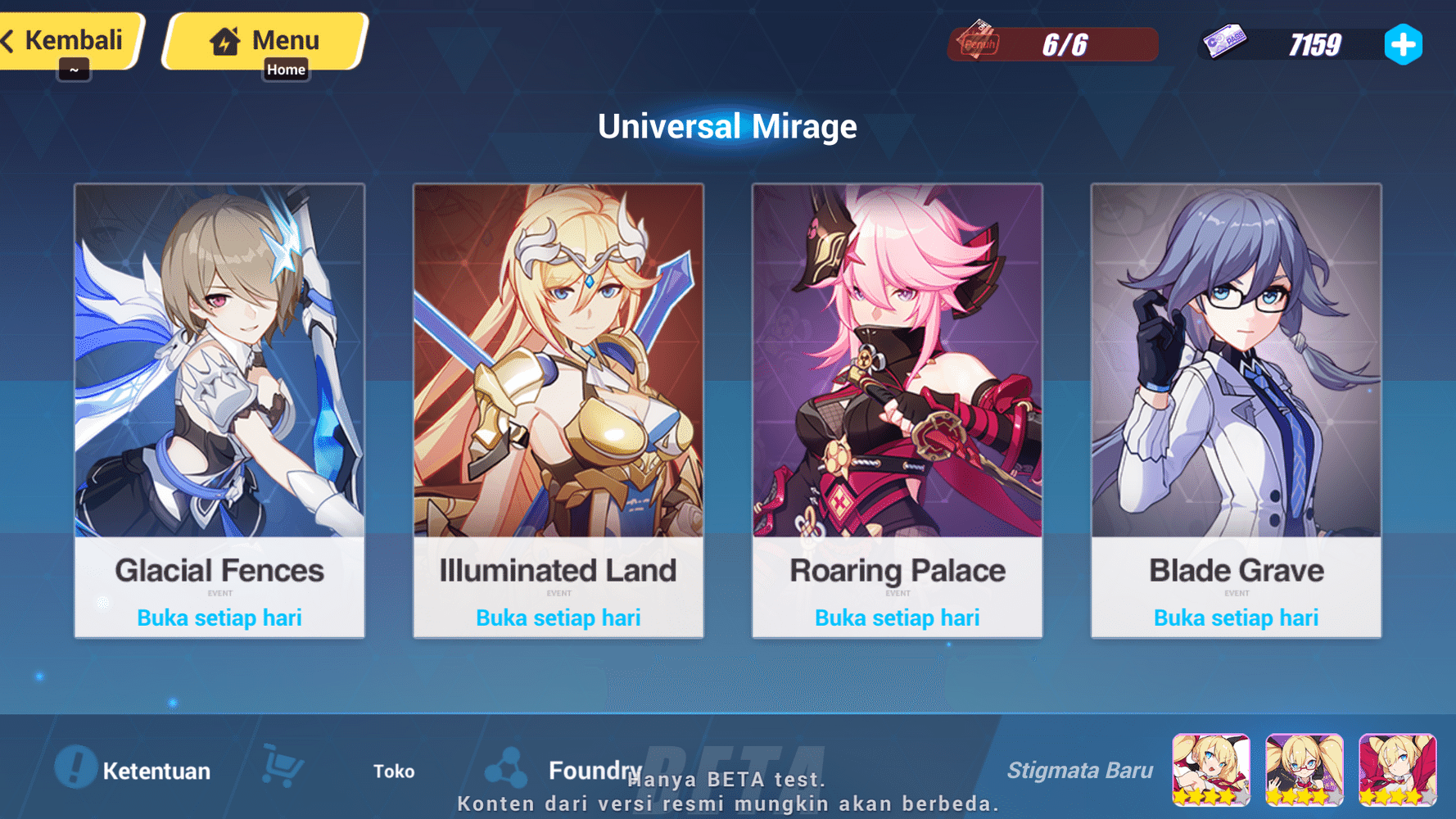Click 'Buka setiap hari' under Glacial Fences
The width and height of the screenshot is (1456, 819).
[219, 618]
